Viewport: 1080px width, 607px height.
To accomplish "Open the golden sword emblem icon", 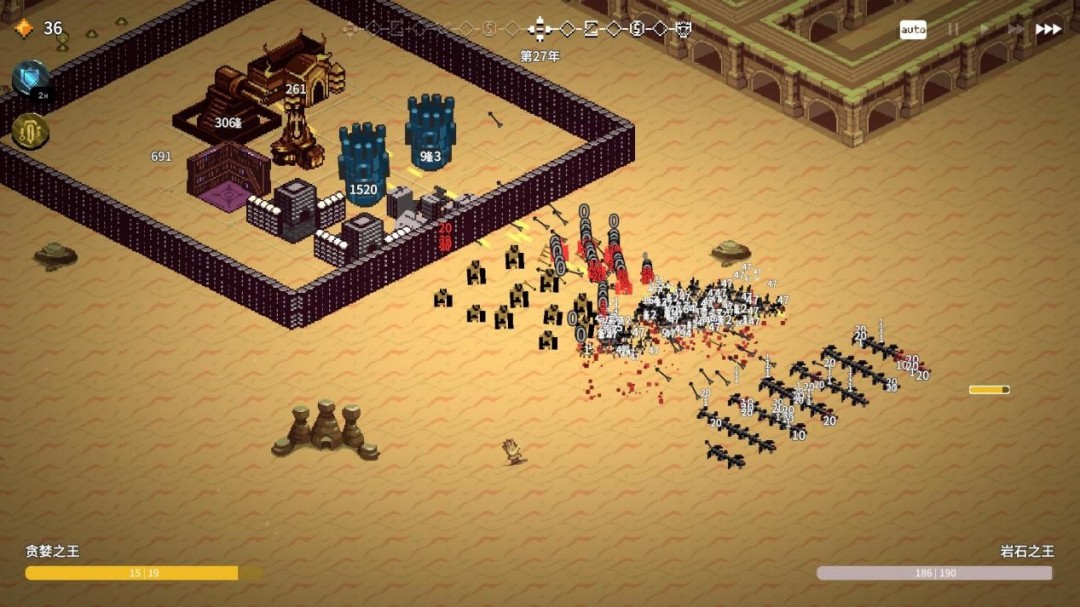I will click(x=31, y=130).
